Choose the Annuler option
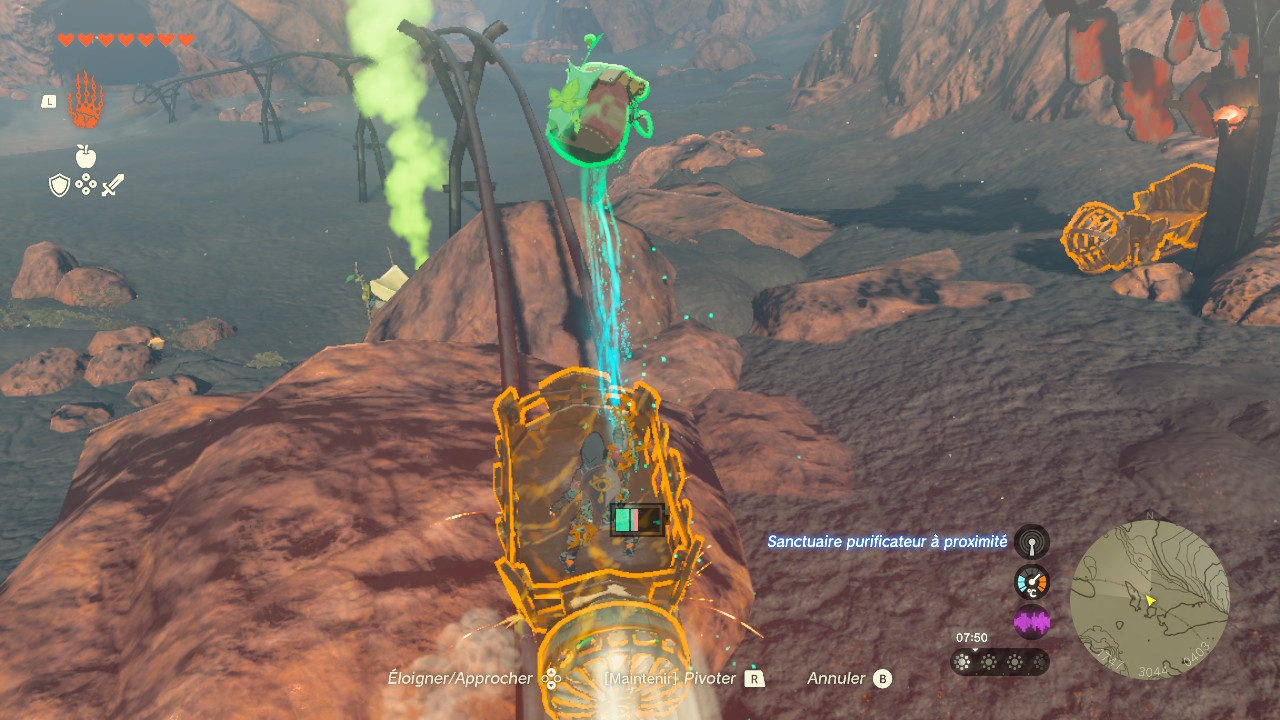Viewport: 1280px width, 720px height. pyautogui.click(x=849, y=679)
